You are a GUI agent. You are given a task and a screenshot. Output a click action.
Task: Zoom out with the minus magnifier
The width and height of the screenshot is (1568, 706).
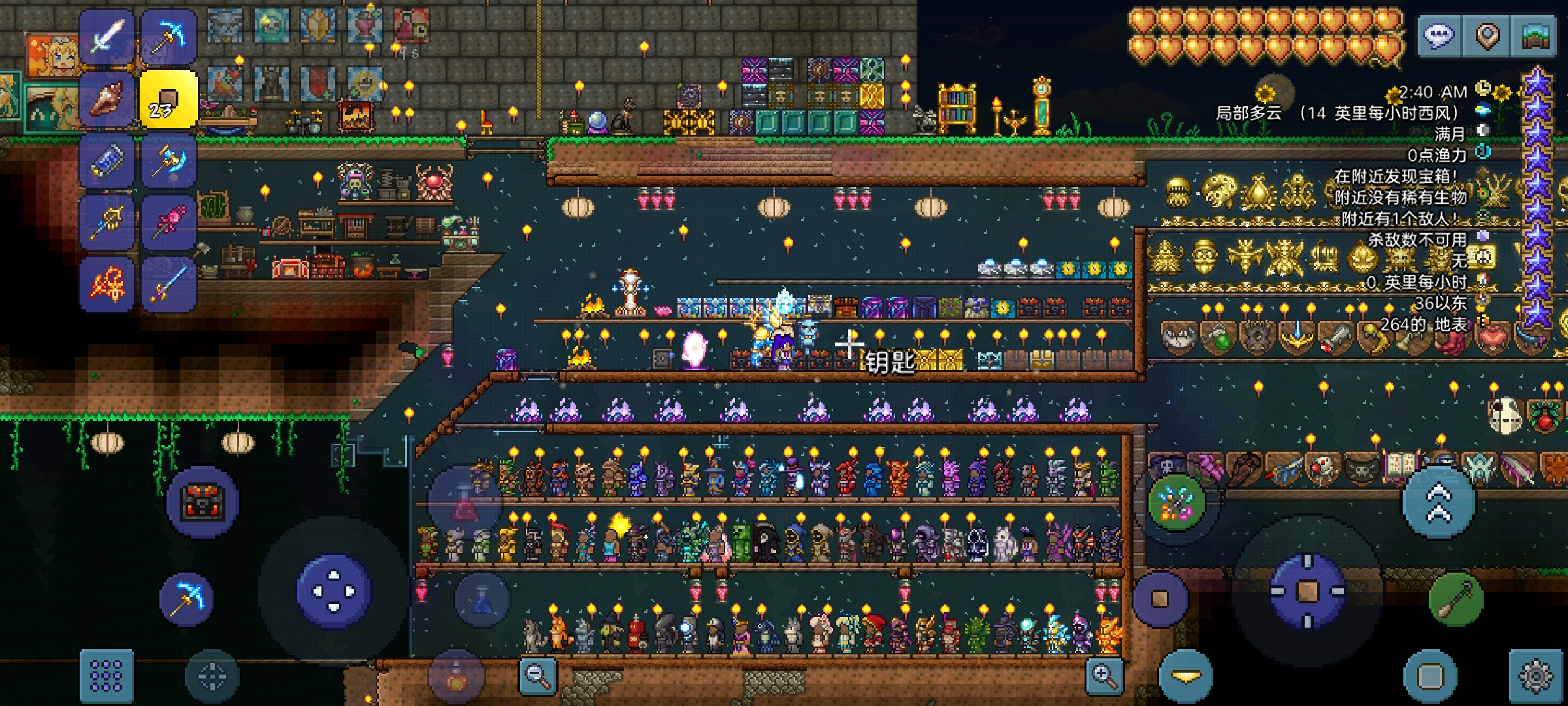538,676
